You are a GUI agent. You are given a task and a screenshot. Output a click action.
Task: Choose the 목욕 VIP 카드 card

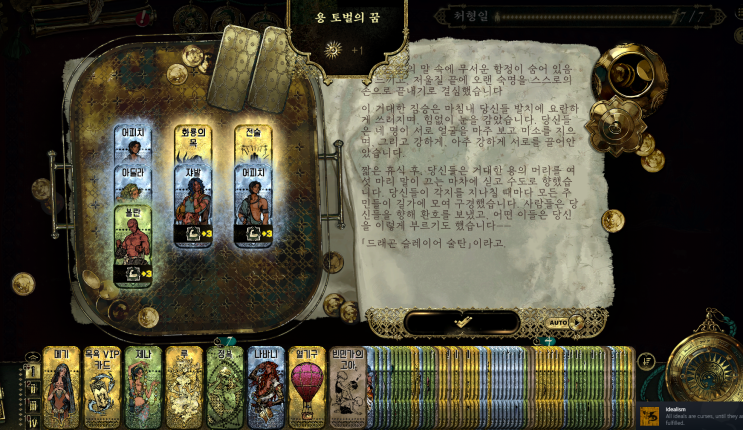[x=102, y=388]
